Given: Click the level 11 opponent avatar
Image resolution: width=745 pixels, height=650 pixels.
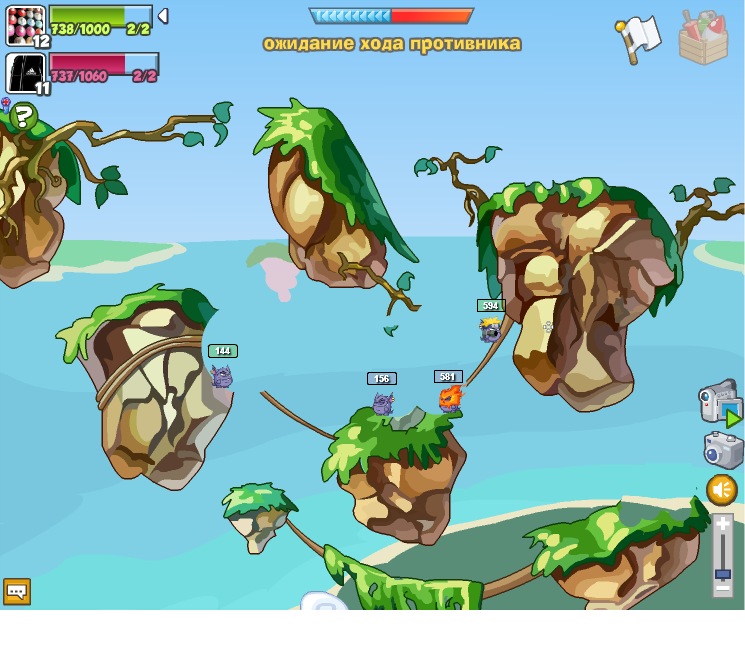Looking at the screenshot, I should coord(25,73).
